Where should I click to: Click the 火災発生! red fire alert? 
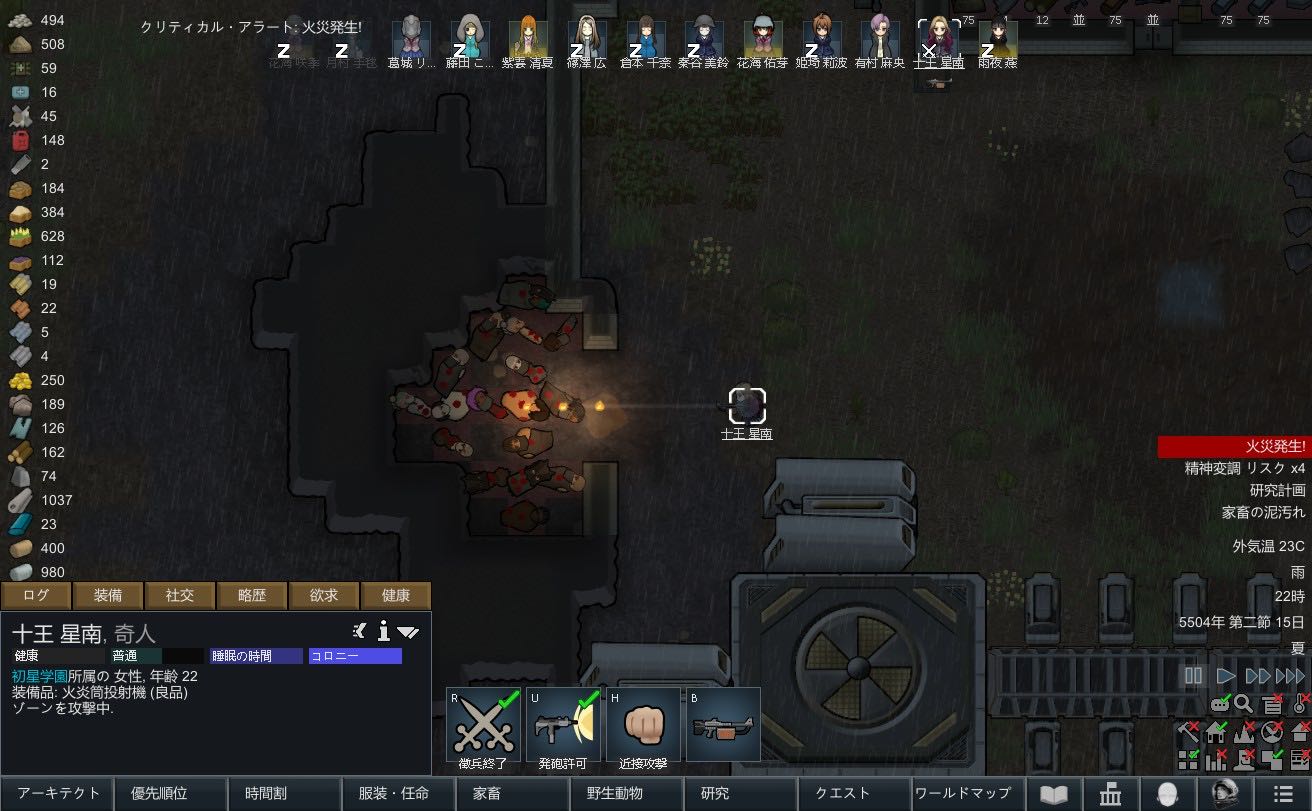1234,446
